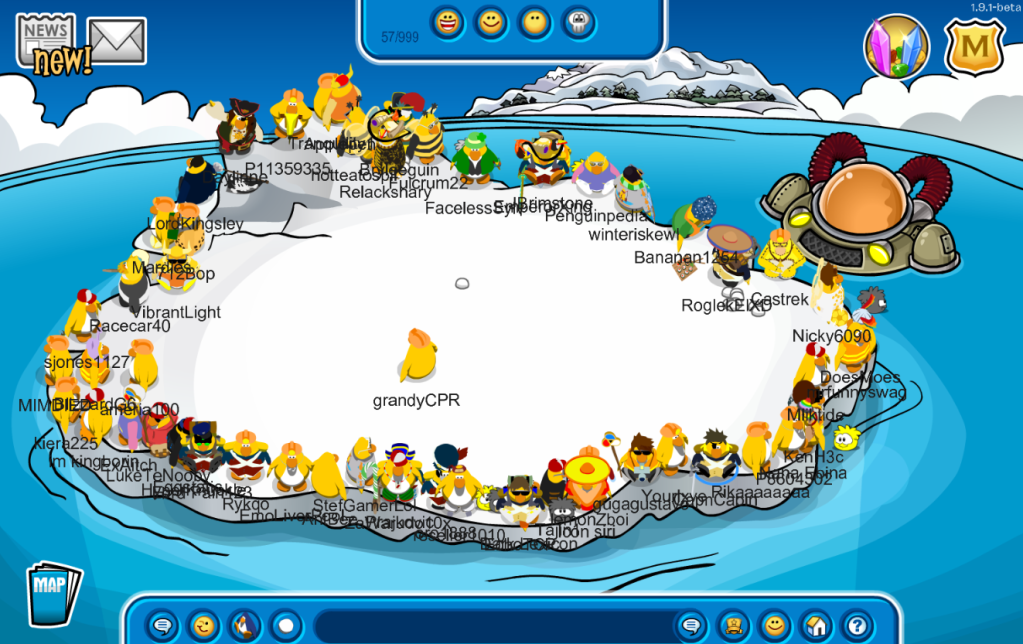Go to your igloo with the house button
1023x644 pixels.
(815, 626)
